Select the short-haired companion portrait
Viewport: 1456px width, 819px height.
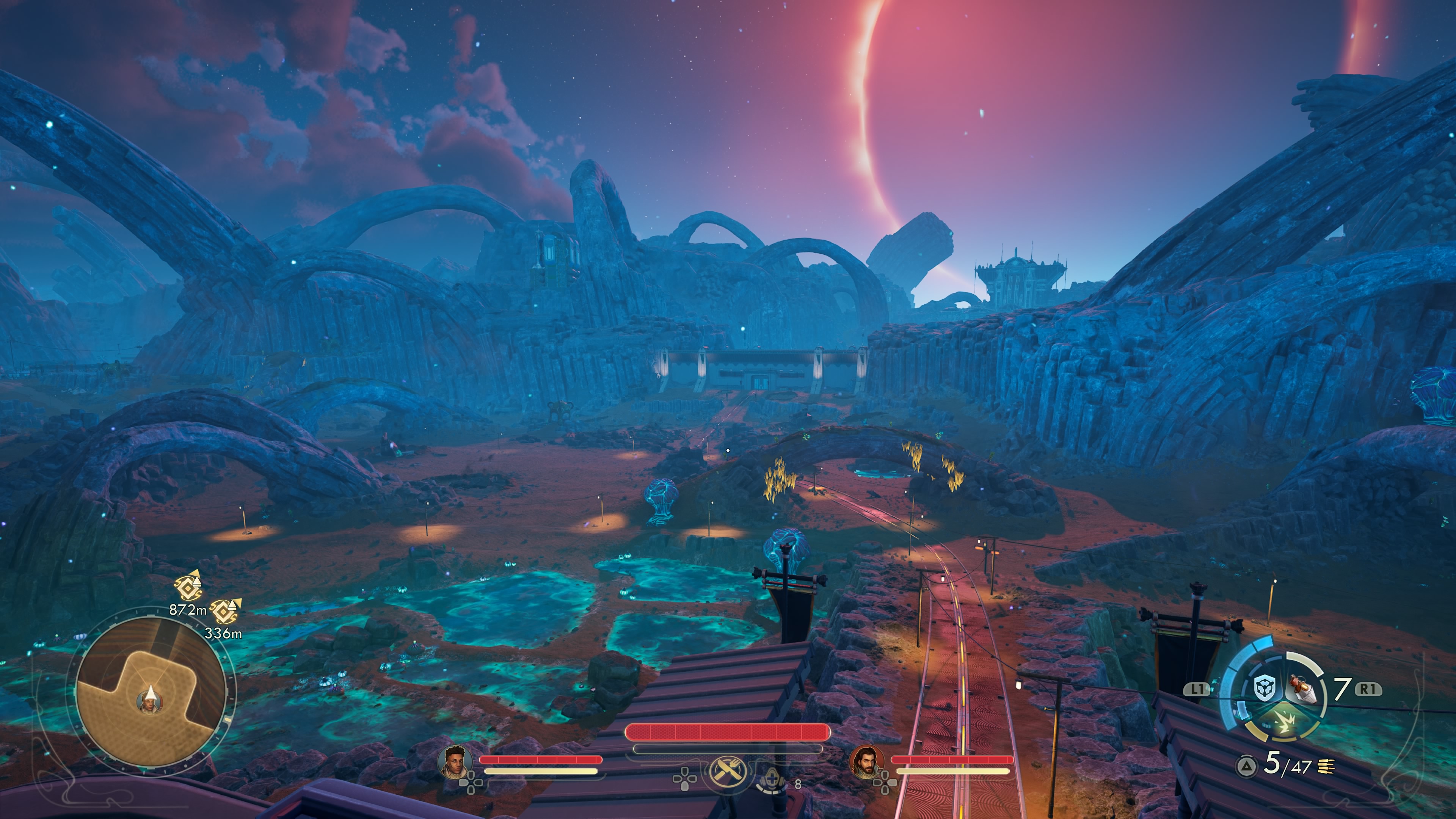click(x=456, y=761)
